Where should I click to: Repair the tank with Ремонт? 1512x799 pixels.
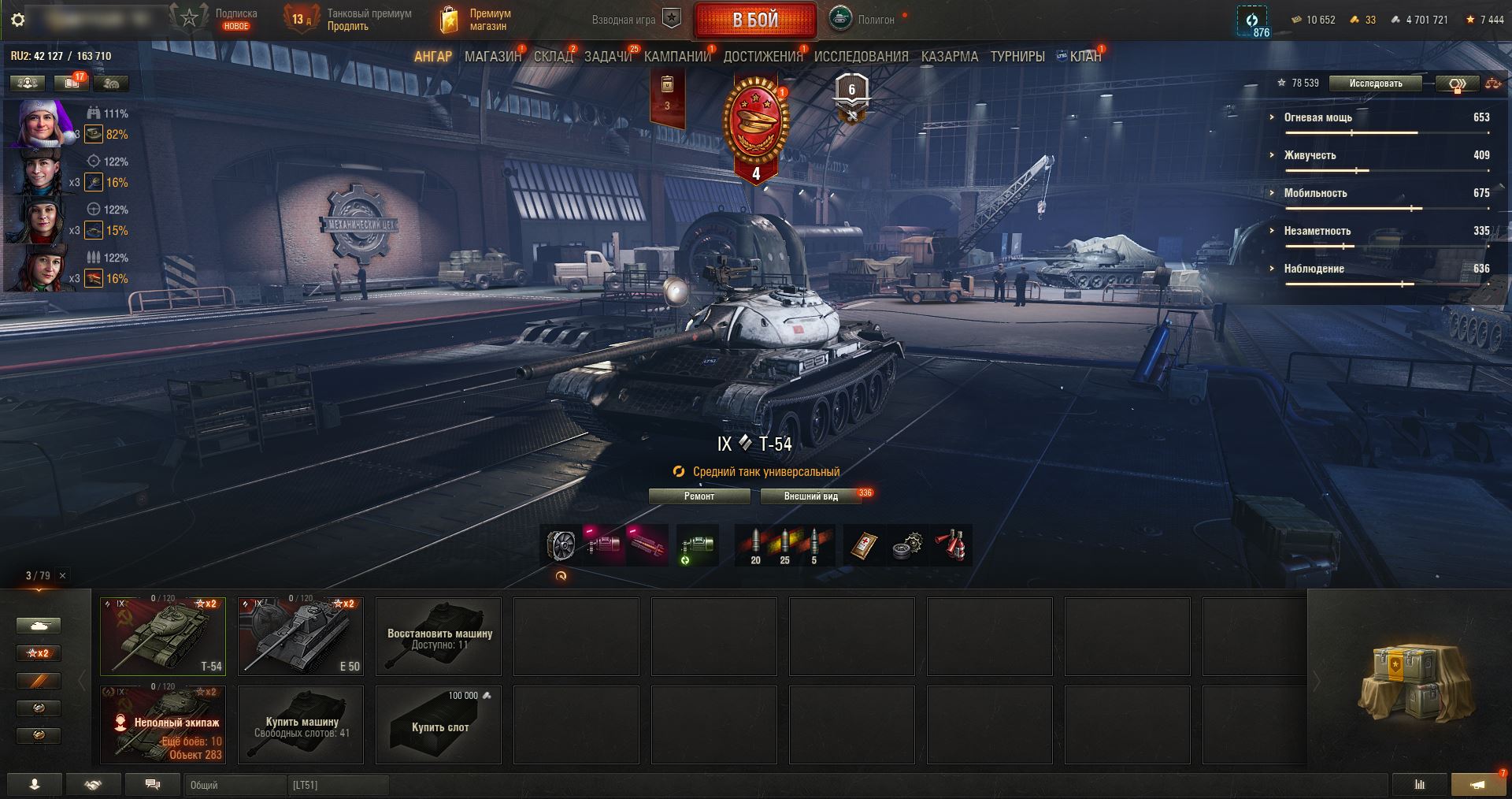[699, 496]
